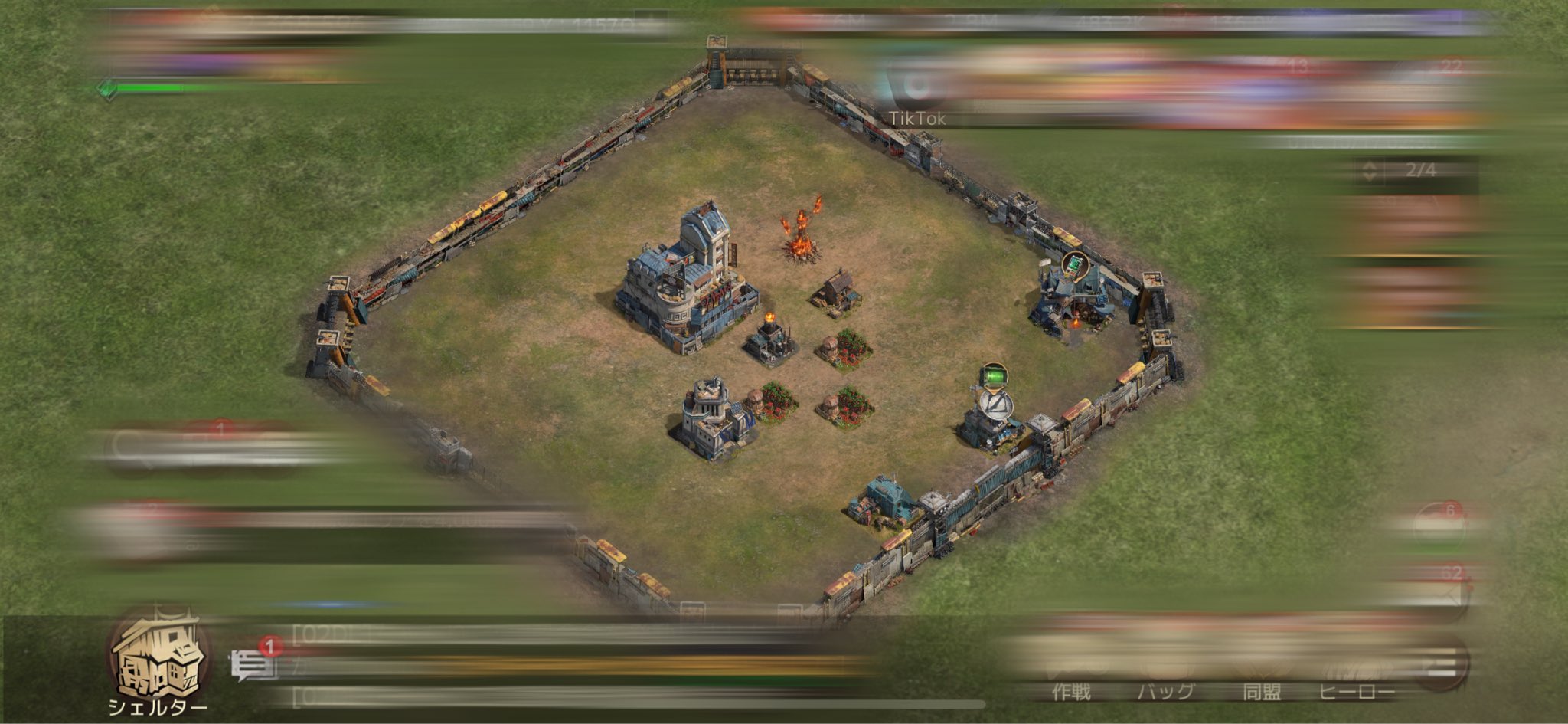Open the シェルター (Shelter) button
The height and width of the screenshot is (724, 1568).
[x=158, y=661]
